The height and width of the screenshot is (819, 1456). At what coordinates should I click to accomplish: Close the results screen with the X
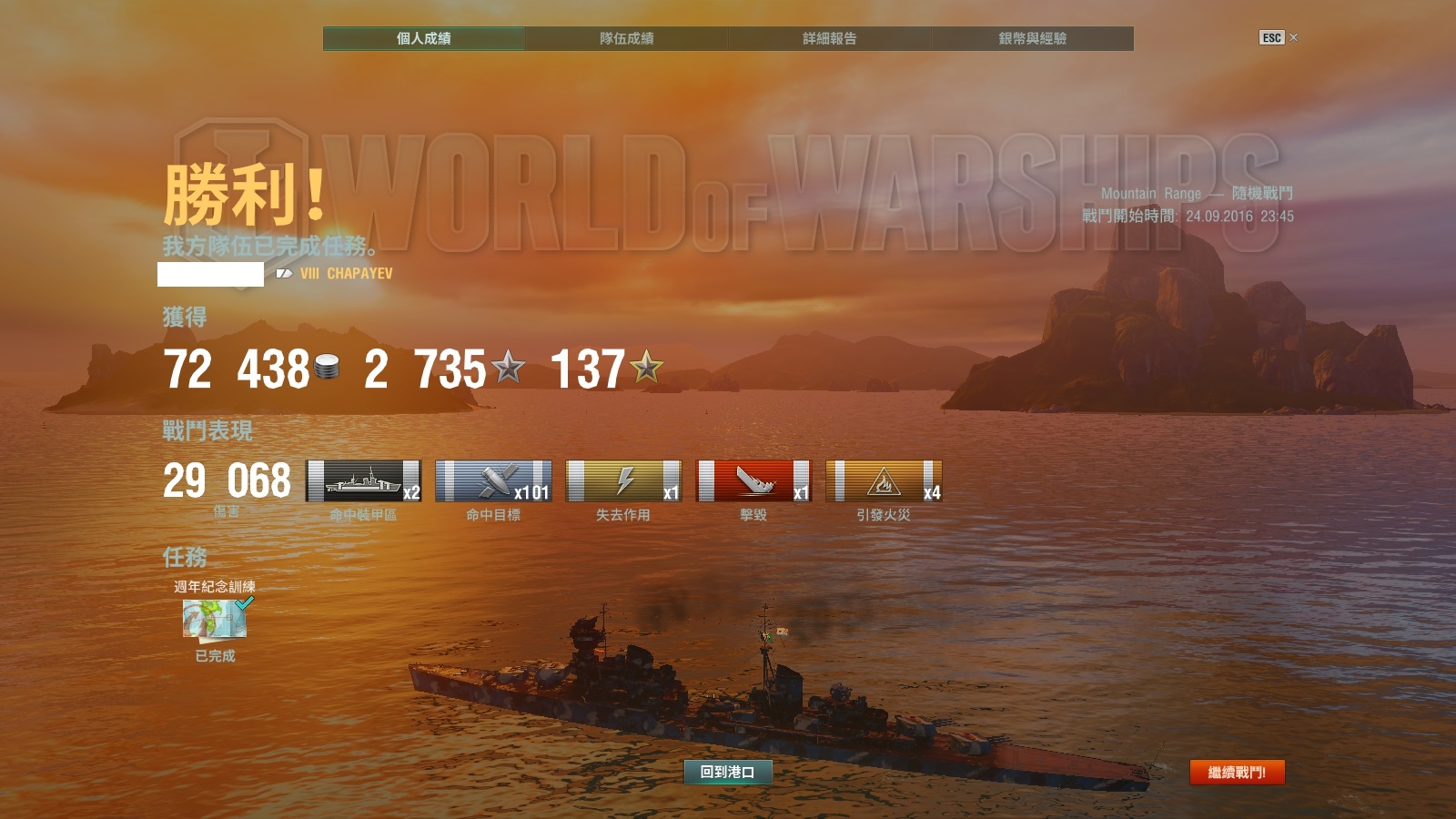(1293, 37)
